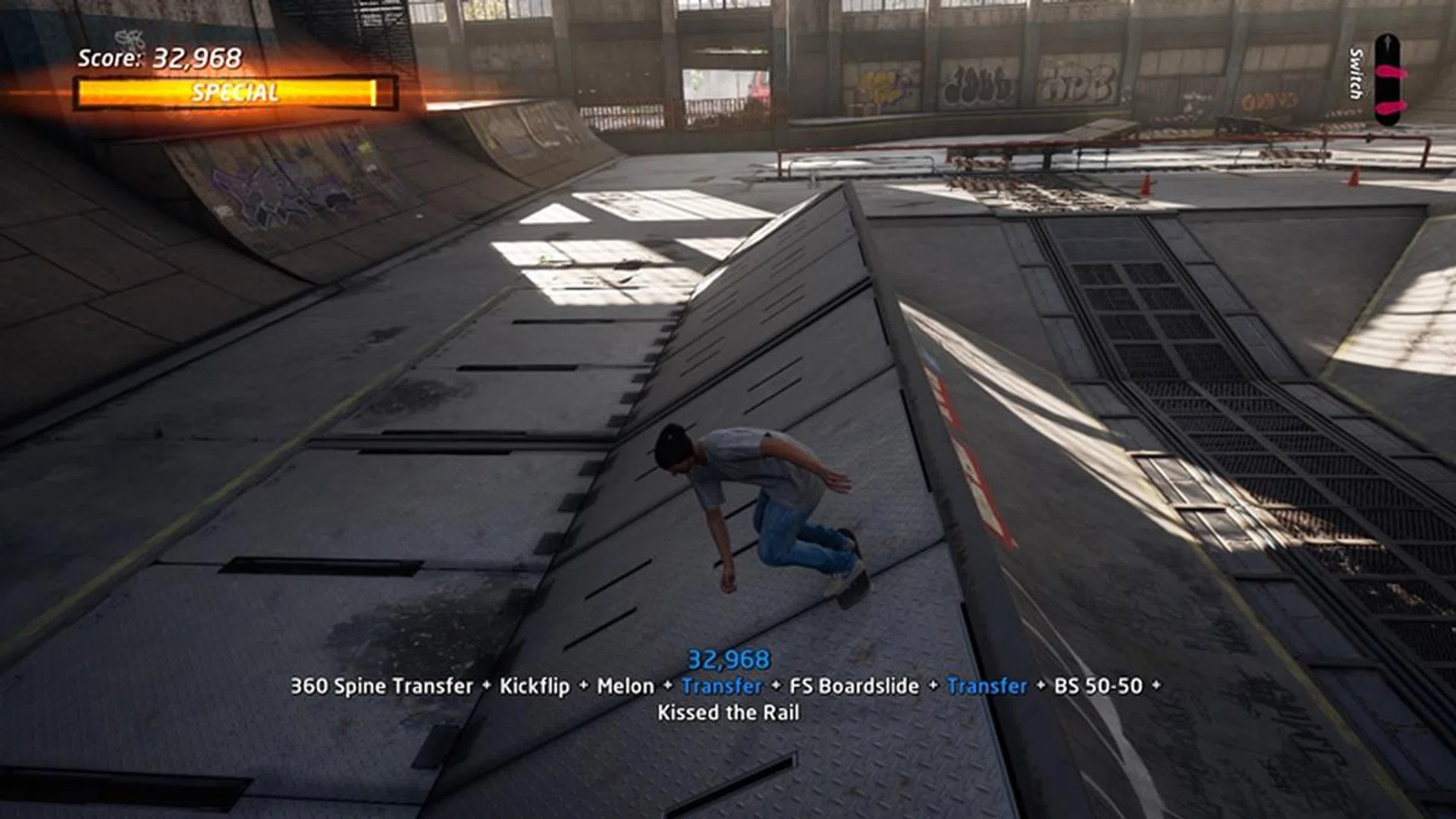Toggle the second Transfer after FS Boardslide
The image size is (1456, 819).
point(984,685)
